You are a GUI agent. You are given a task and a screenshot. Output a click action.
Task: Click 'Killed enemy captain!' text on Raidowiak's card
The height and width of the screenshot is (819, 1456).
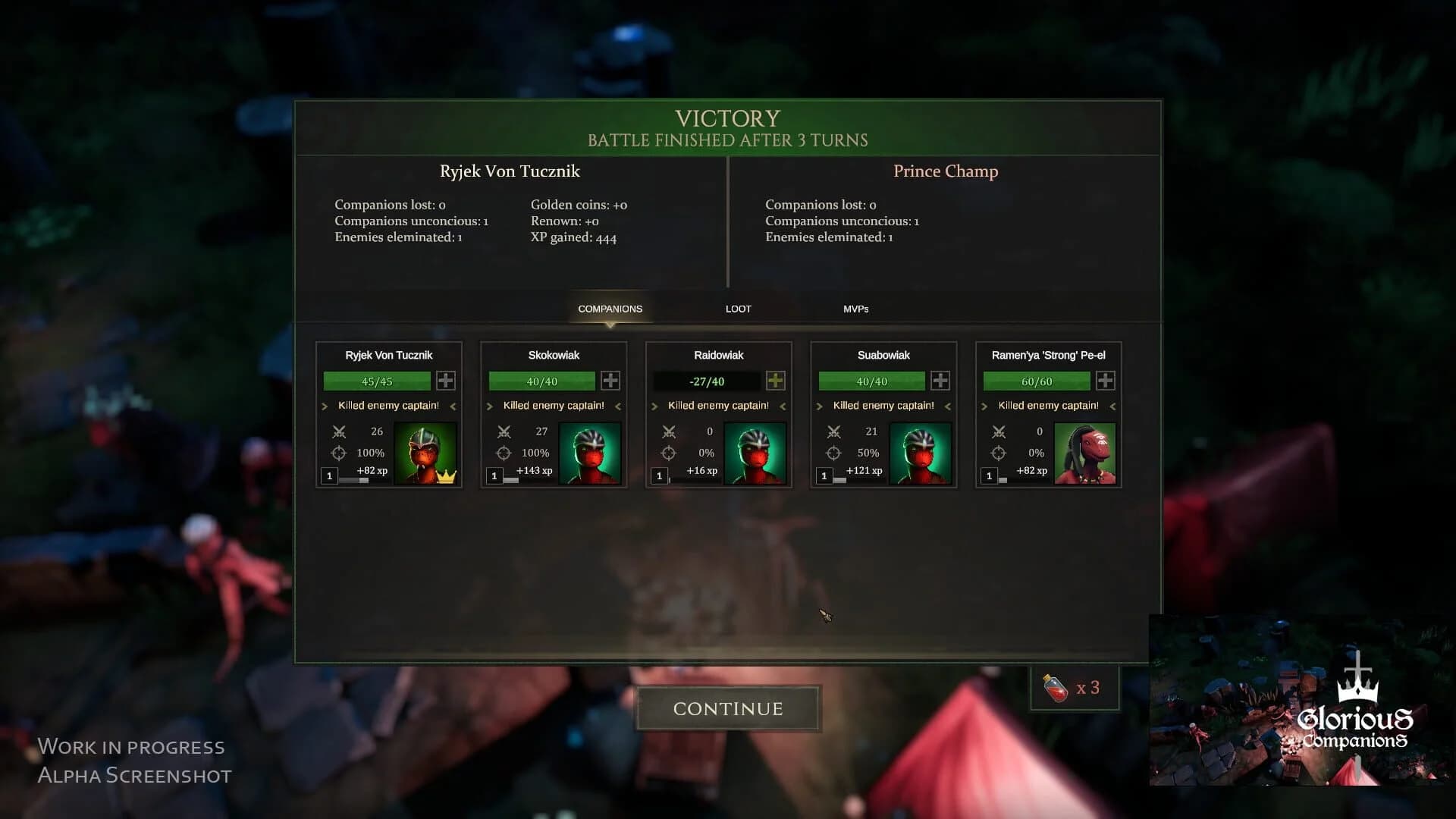716,405
